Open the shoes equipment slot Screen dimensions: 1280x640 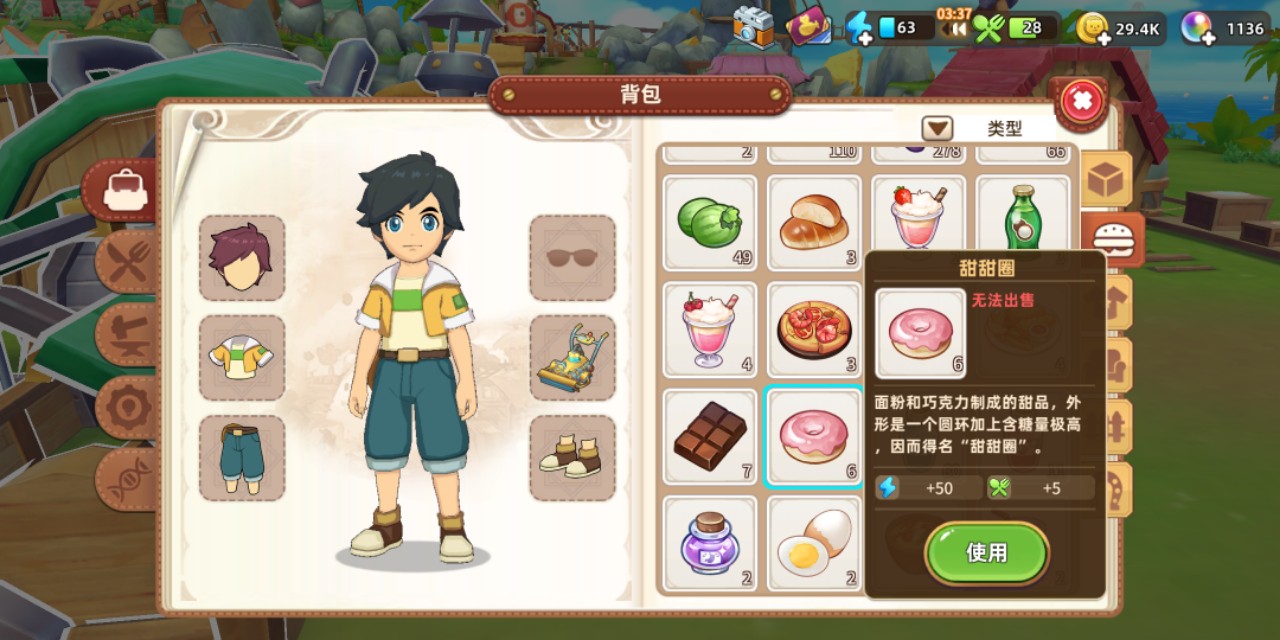pos(572,457)
